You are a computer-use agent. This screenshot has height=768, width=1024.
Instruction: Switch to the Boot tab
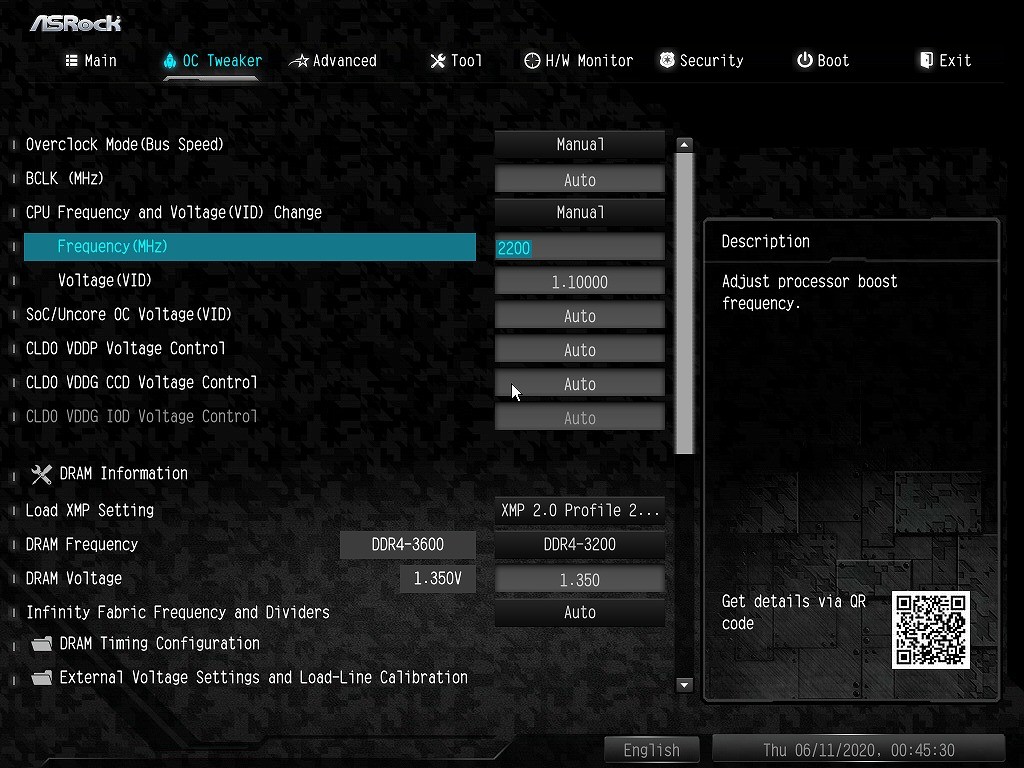pyautogui.click(x=823, y=61)
